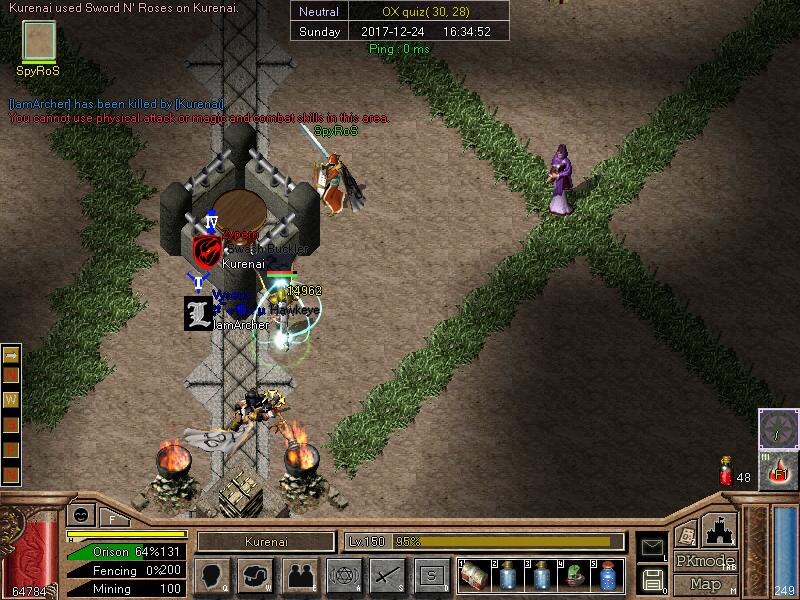Click the floppy disk save icon
The width and height of the screenshot is (800, 600).
tap(651, 578)
